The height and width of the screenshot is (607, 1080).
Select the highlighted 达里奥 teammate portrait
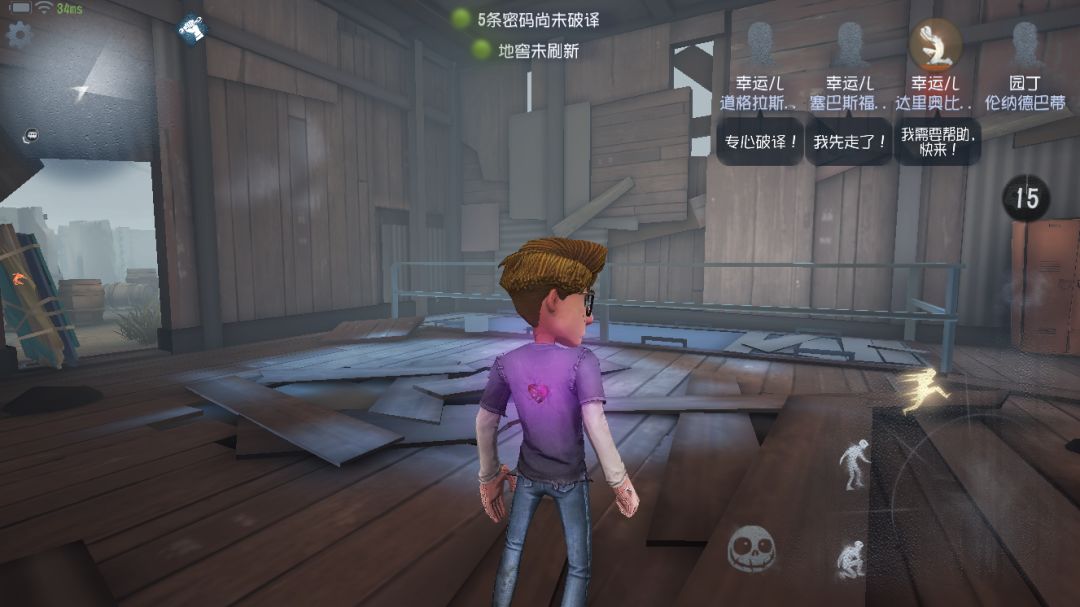pyautogui.click(x=936, y=44)
